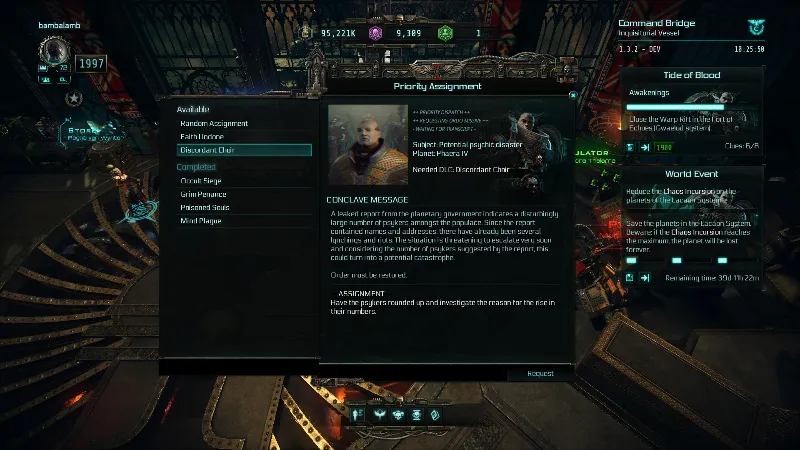Image resolution: width=800 pixels, height=450 pixels.
Task: Click the star icon below the portrait
Action: (x=73, y=98)
